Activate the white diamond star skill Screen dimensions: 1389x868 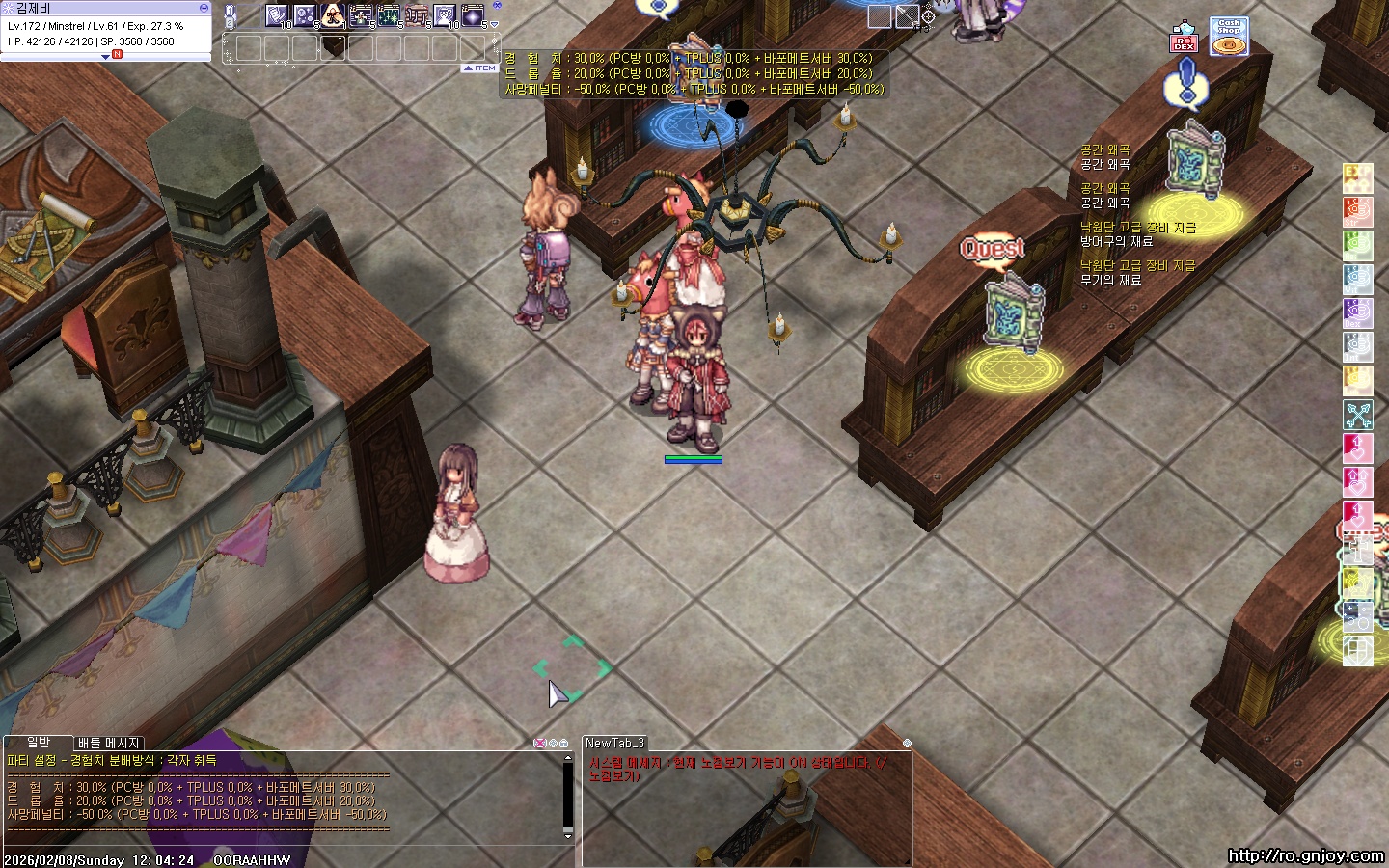[473, 15]
